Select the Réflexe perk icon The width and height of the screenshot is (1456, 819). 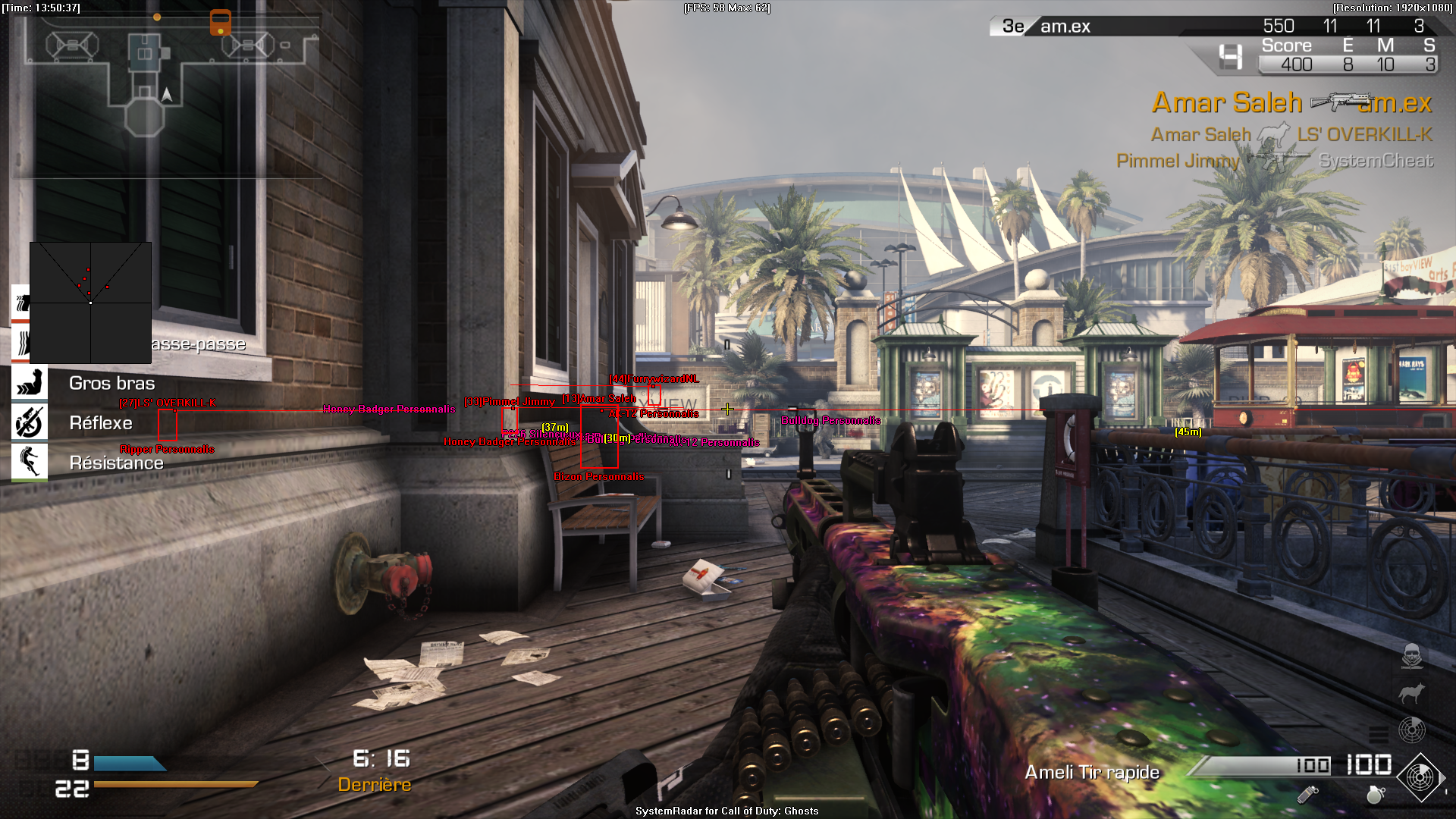point(30,422)
